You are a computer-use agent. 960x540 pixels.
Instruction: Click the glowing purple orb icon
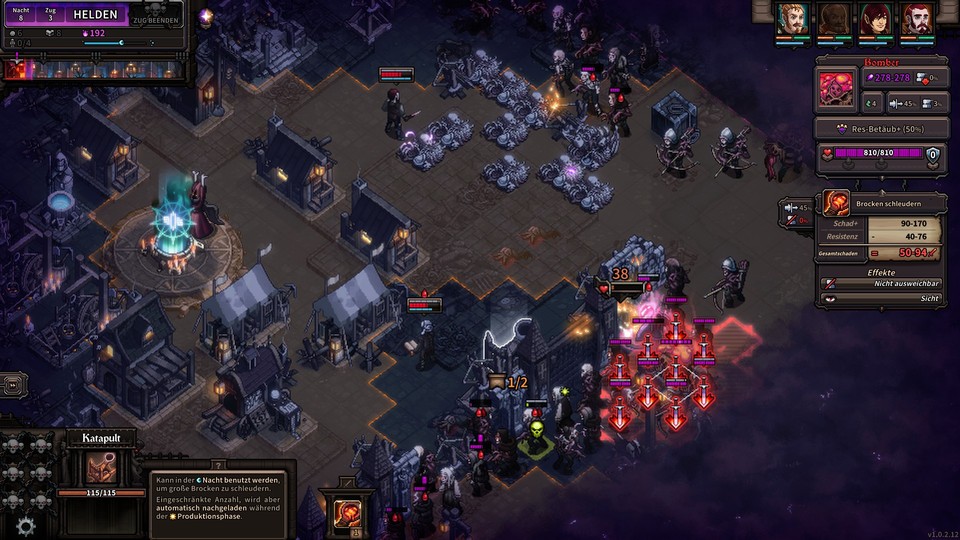(206, 16)
